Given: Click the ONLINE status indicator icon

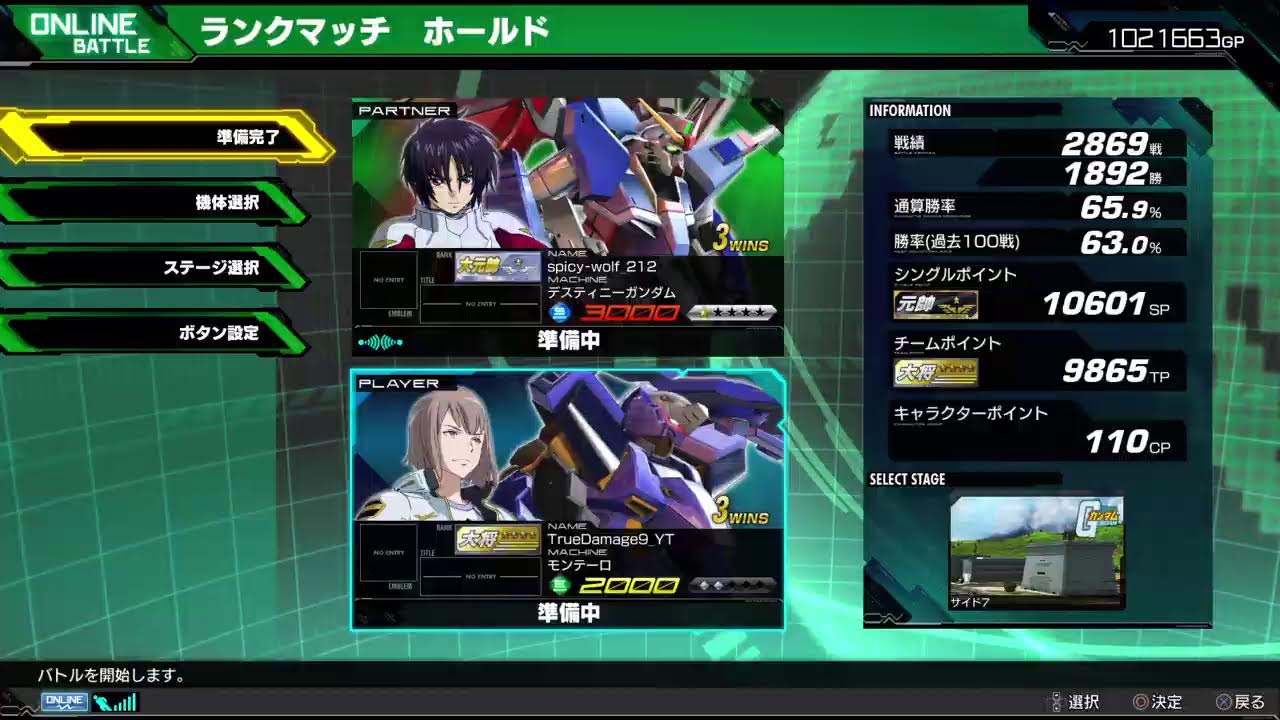Looking at the screenshot, I should [x=64, y=702].
